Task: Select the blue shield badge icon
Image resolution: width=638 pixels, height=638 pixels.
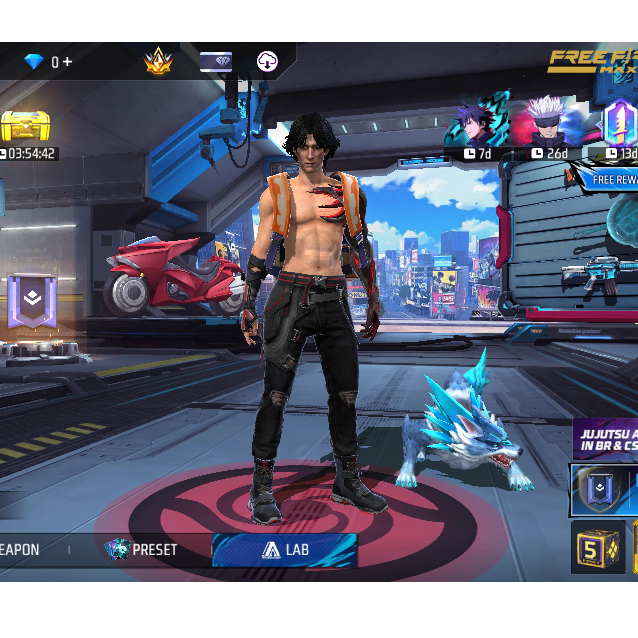Action: (x=597, y=489)
